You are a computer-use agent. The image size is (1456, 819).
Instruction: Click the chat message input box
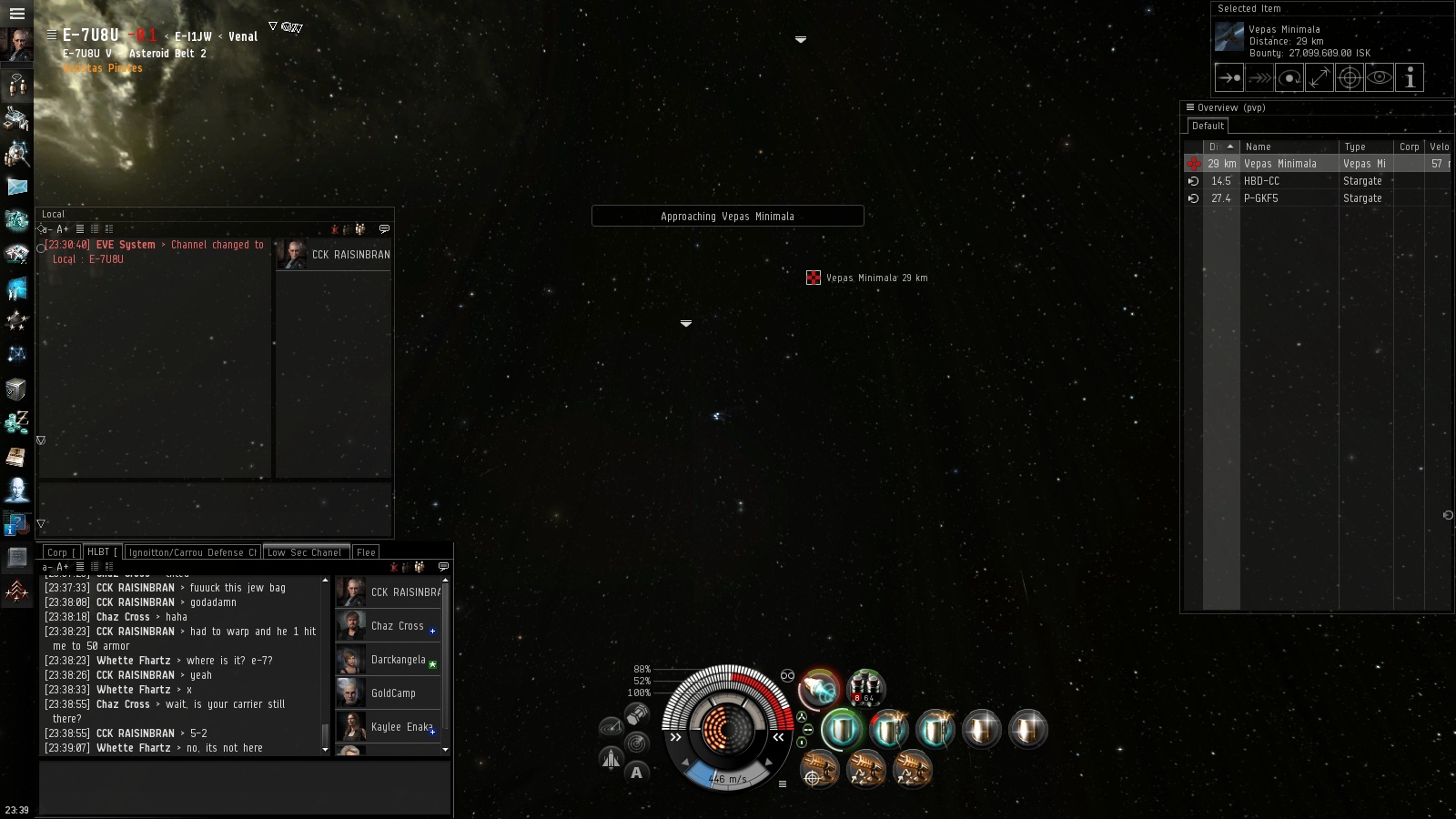pyautogui.click(x=244, y=786)
